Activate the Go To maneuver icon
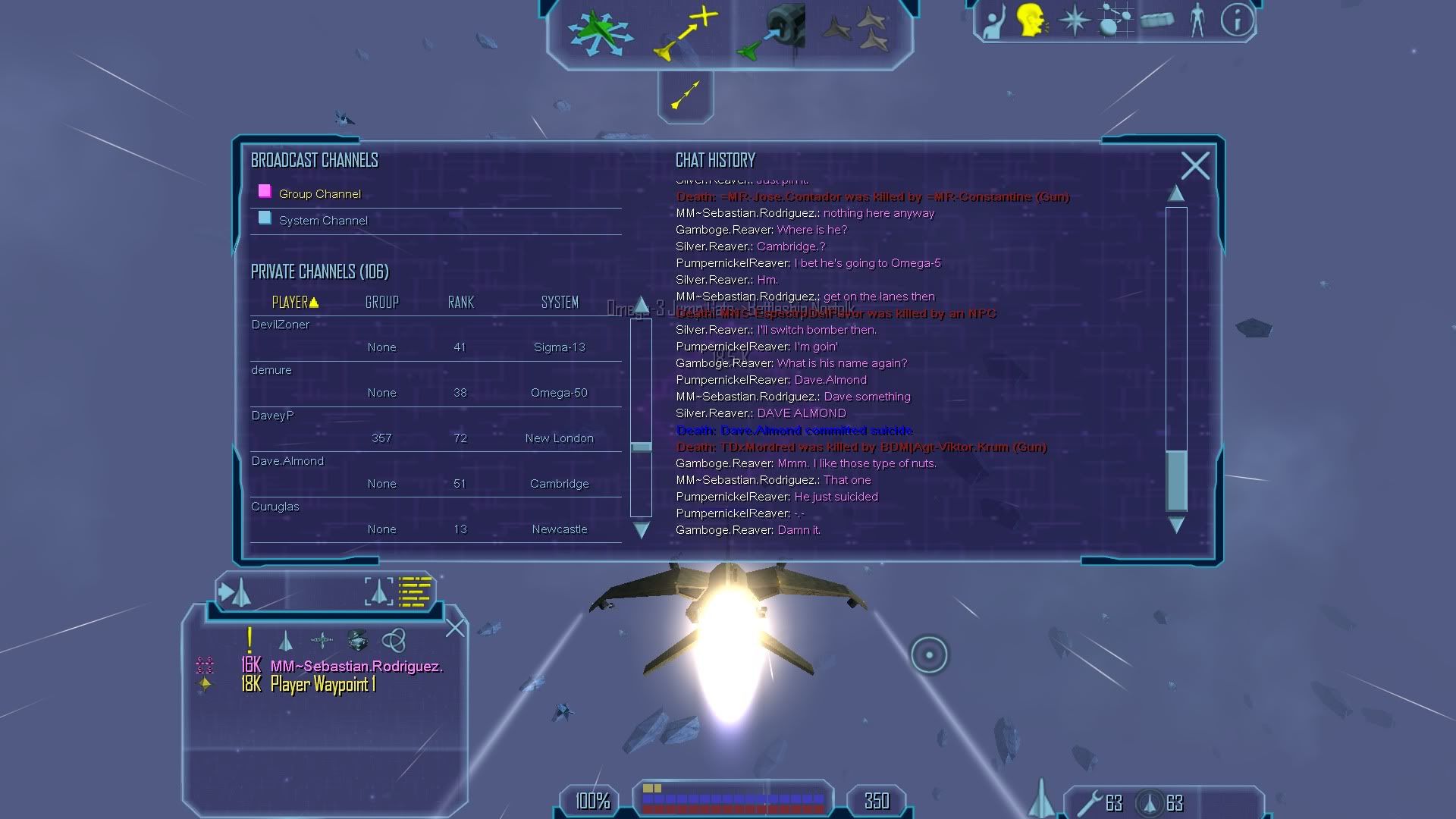 tap(686, 33)
